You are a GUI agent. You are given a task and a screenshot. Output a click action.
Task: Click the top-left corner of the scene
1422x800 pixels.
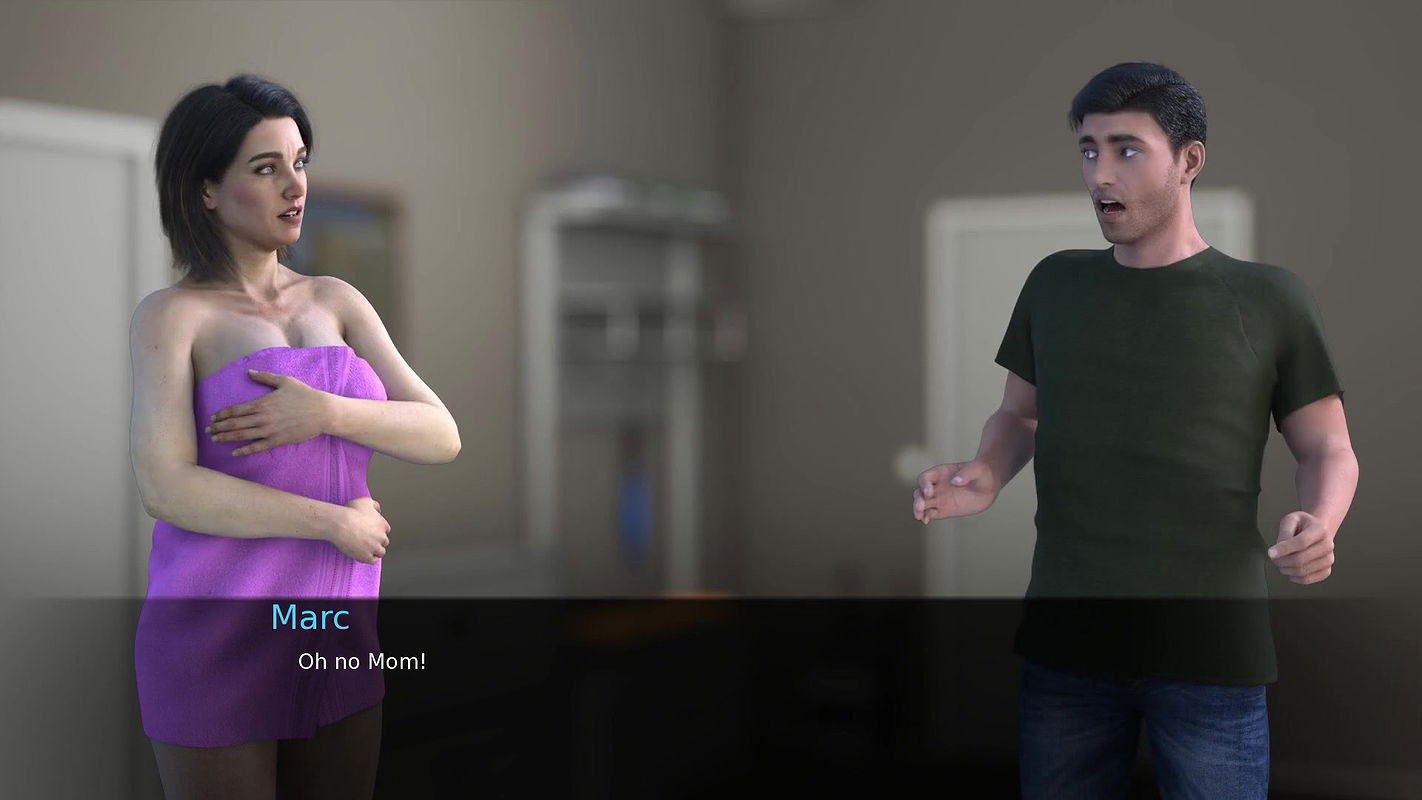(x=30, y=30)
